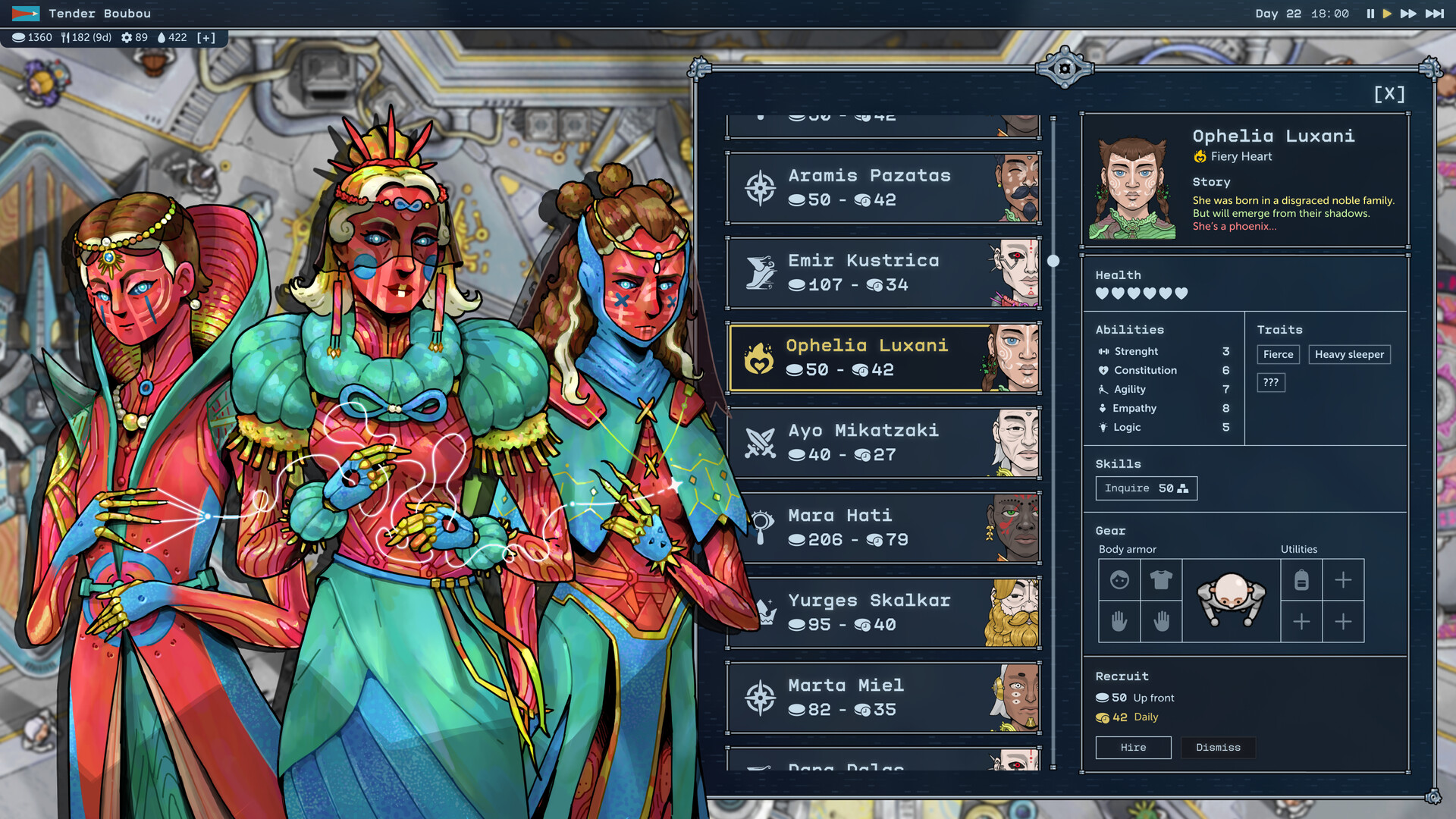The width and height of the screenshot is (1456, 819).
Task: Hire Ophelia Luxani
Action: point(1133,747)
